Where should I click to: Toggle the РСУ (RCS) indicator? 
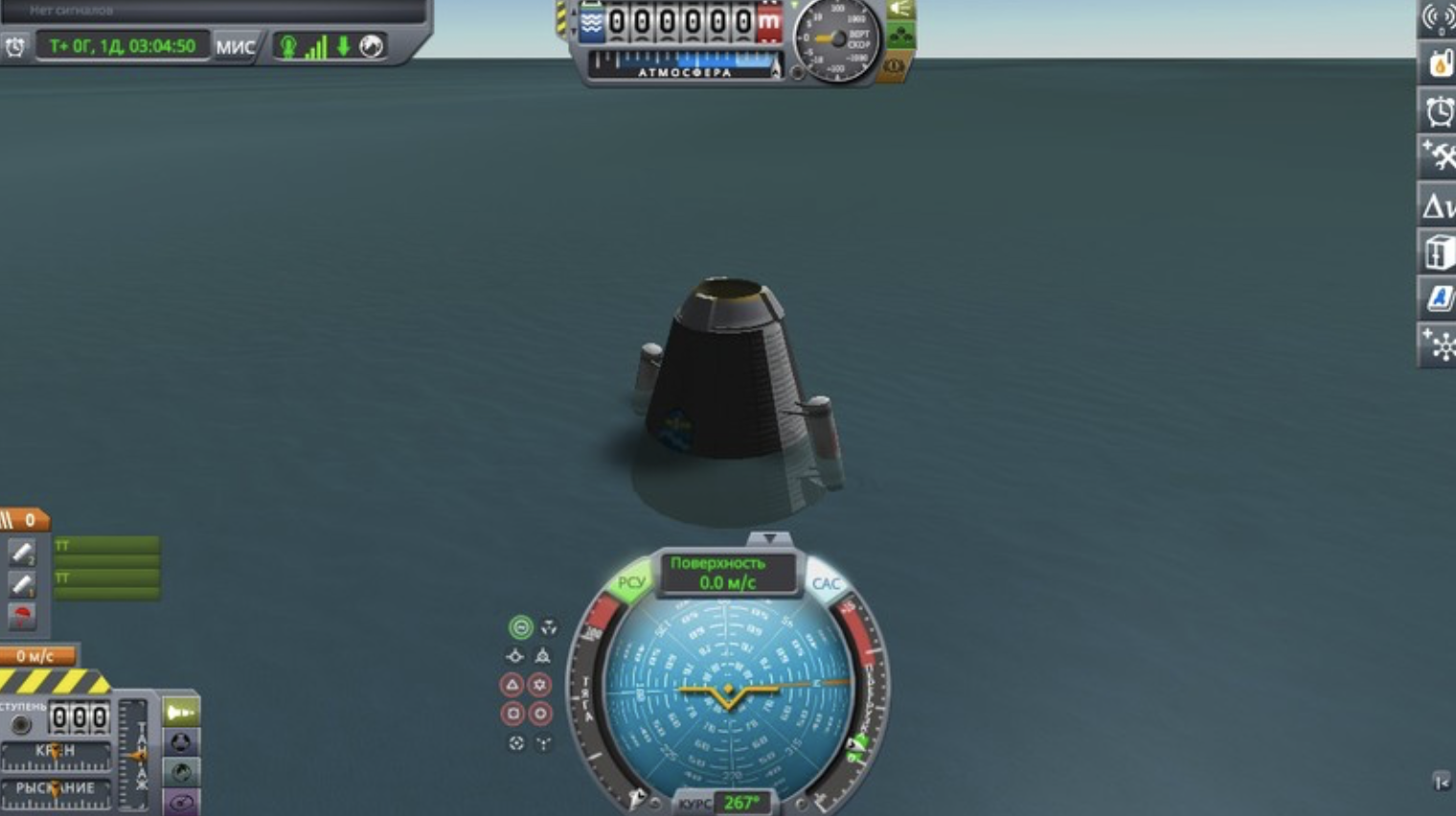pos(630,582)
